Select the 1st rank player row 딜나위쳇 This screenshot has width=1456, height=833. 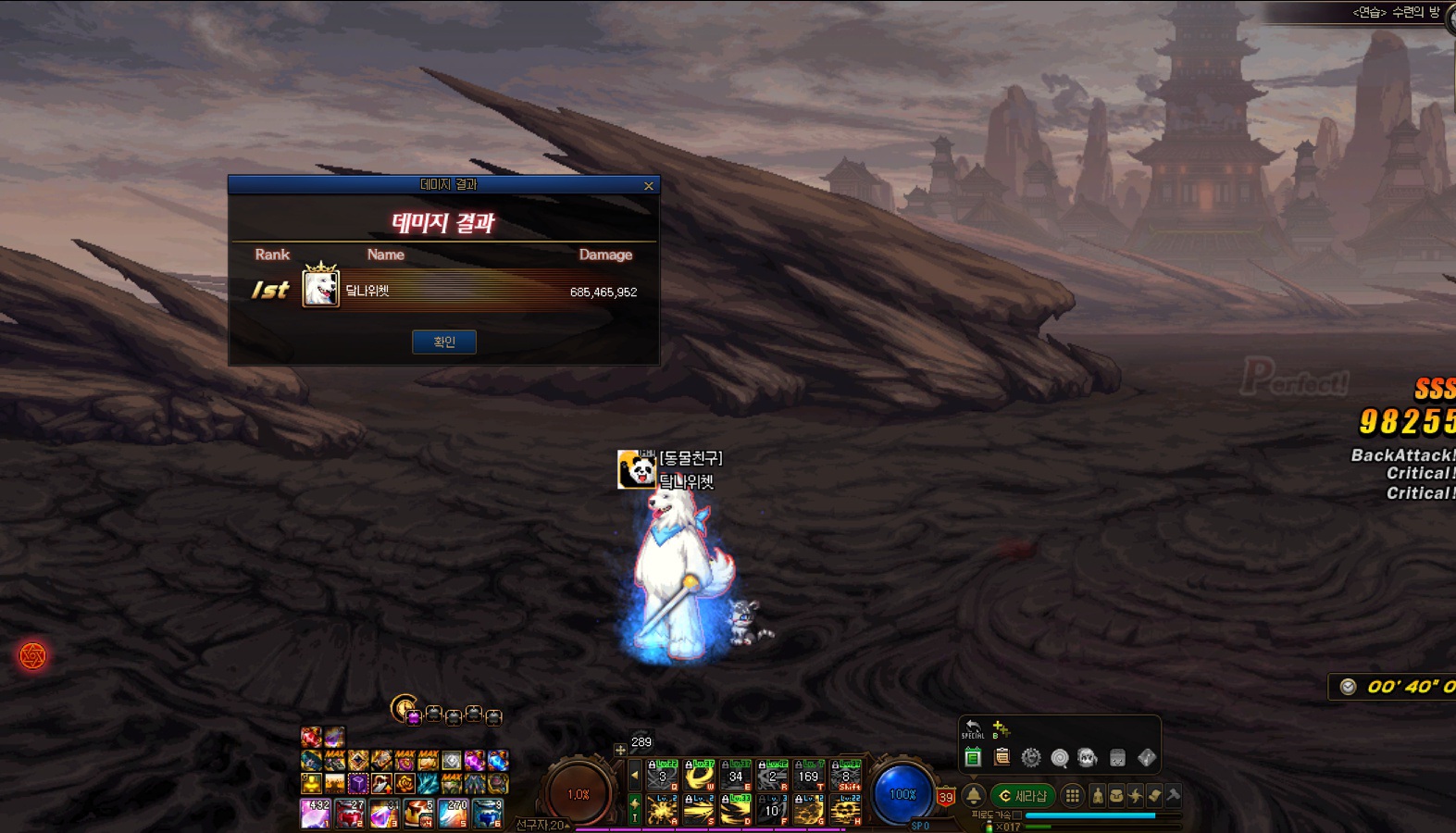tap(444, 291)
